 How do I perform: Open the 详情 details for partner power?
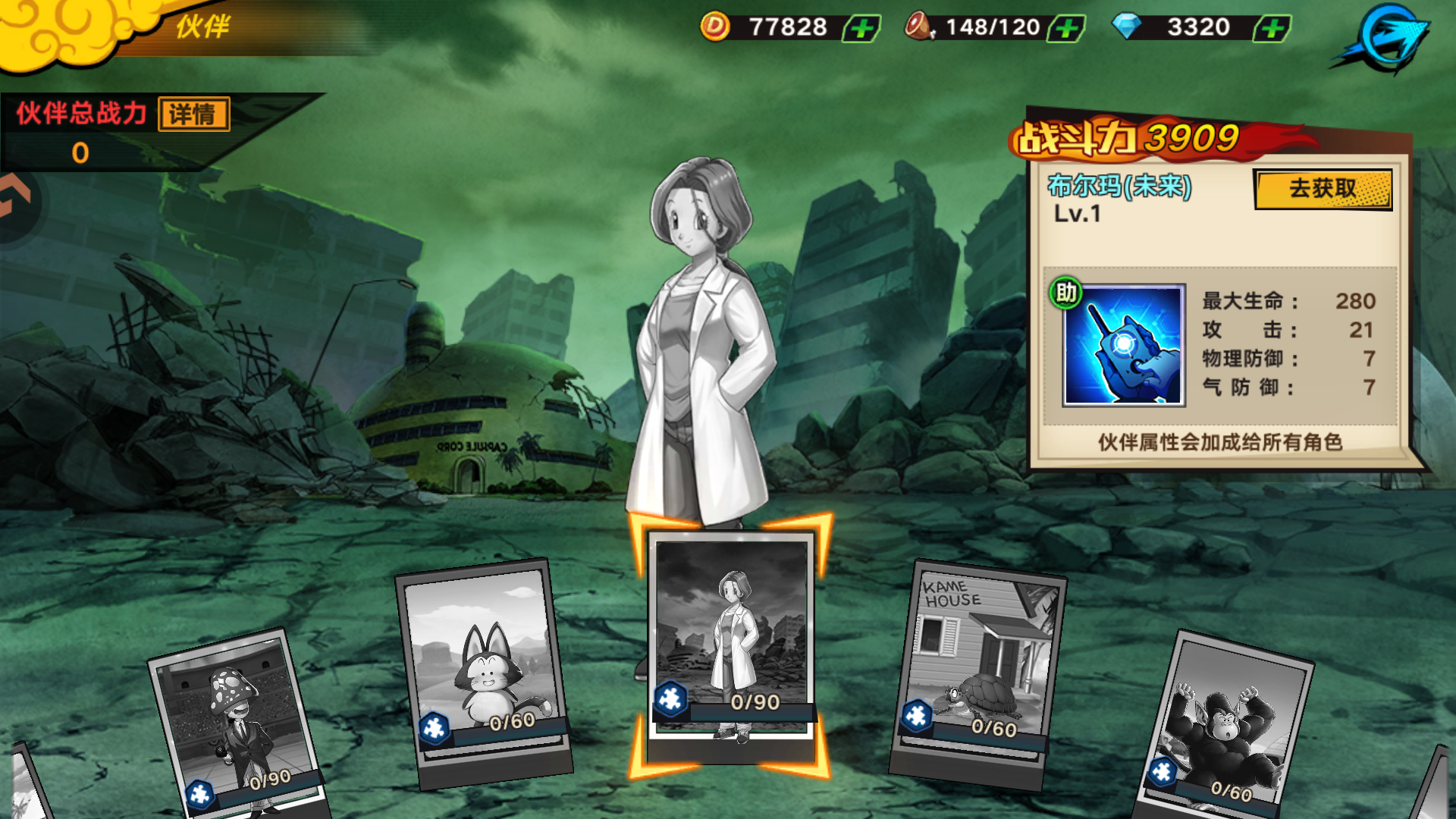193,115
